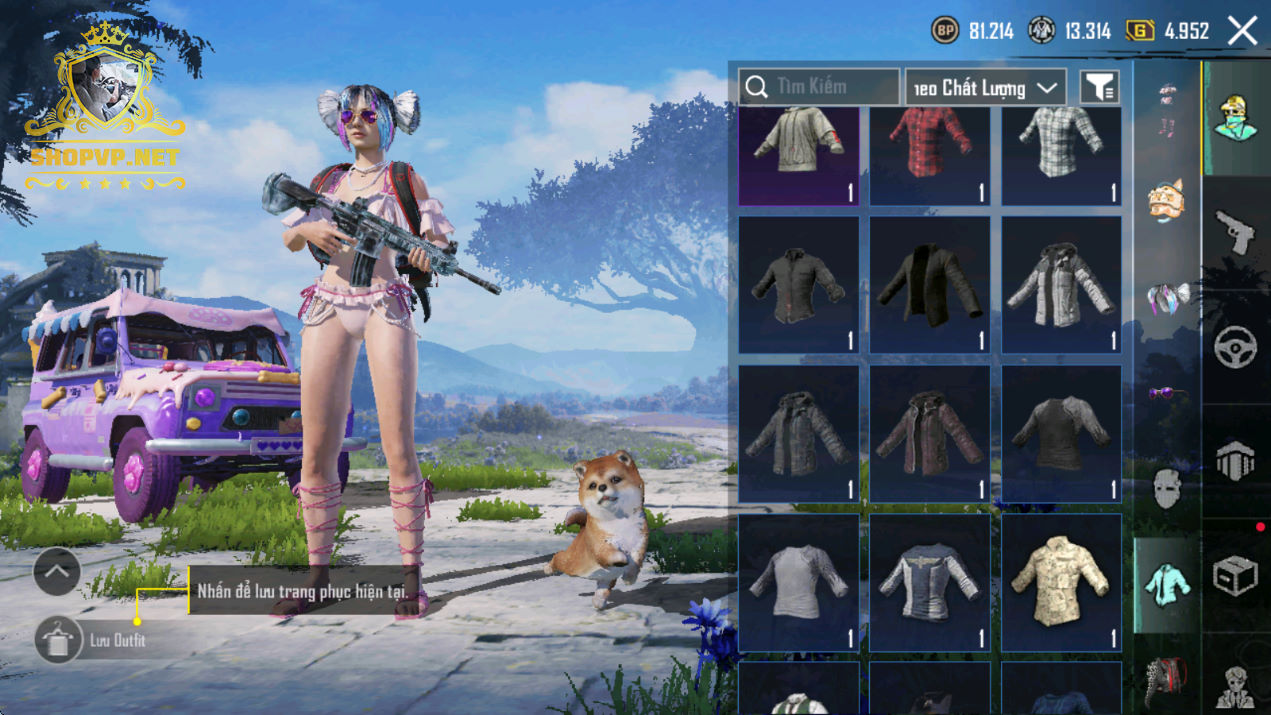Close the inventory screen with the X
The height and width of the screenshot is (715, 1271).
click(x=1242, y=31)
